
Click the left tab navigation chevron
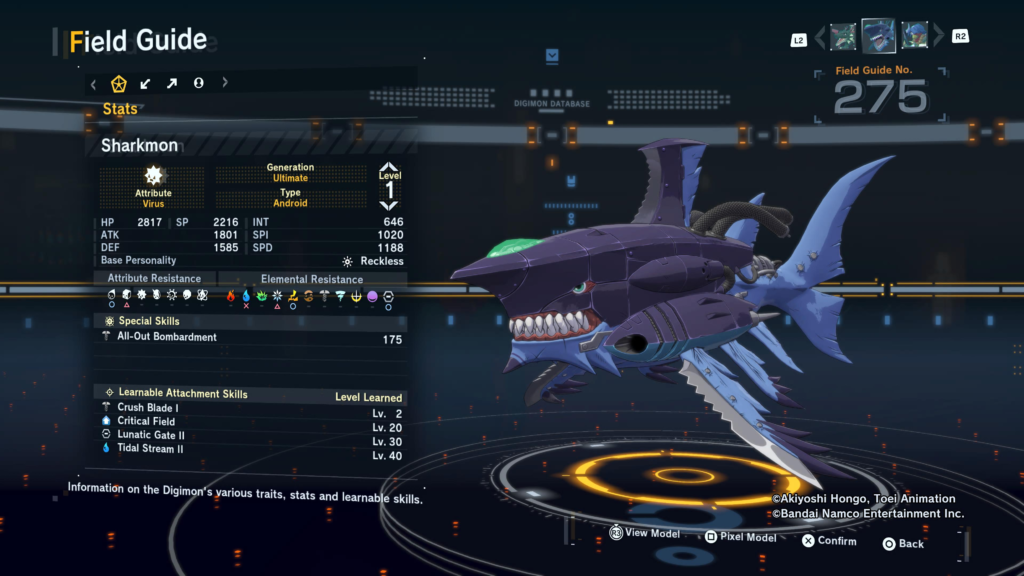pyautogui.click(x=94, y=84)
